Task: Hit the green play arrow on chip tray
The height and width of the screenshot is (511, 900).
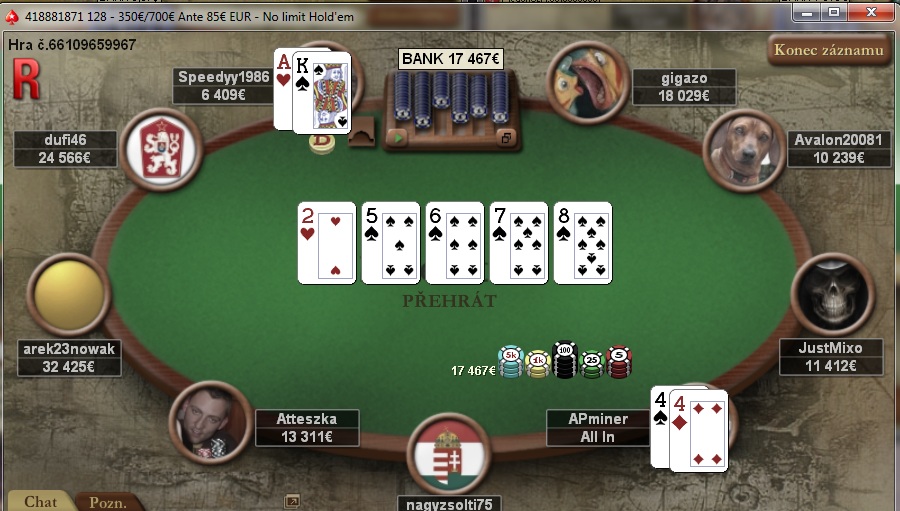Action: pyautogui.click(x=400, y=137)
